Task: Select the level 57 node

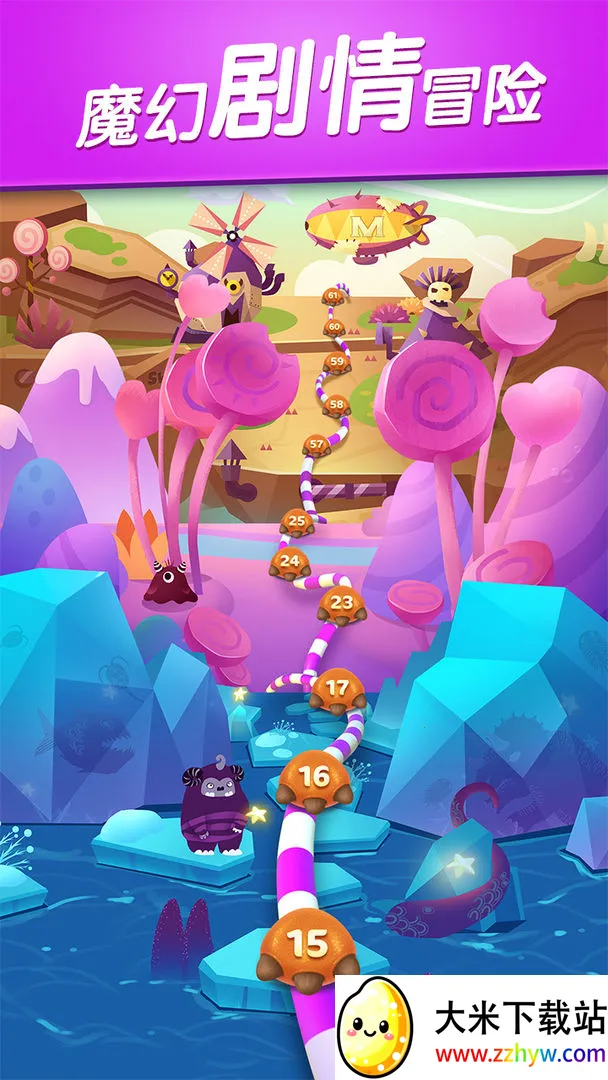Action: [317, 443]
